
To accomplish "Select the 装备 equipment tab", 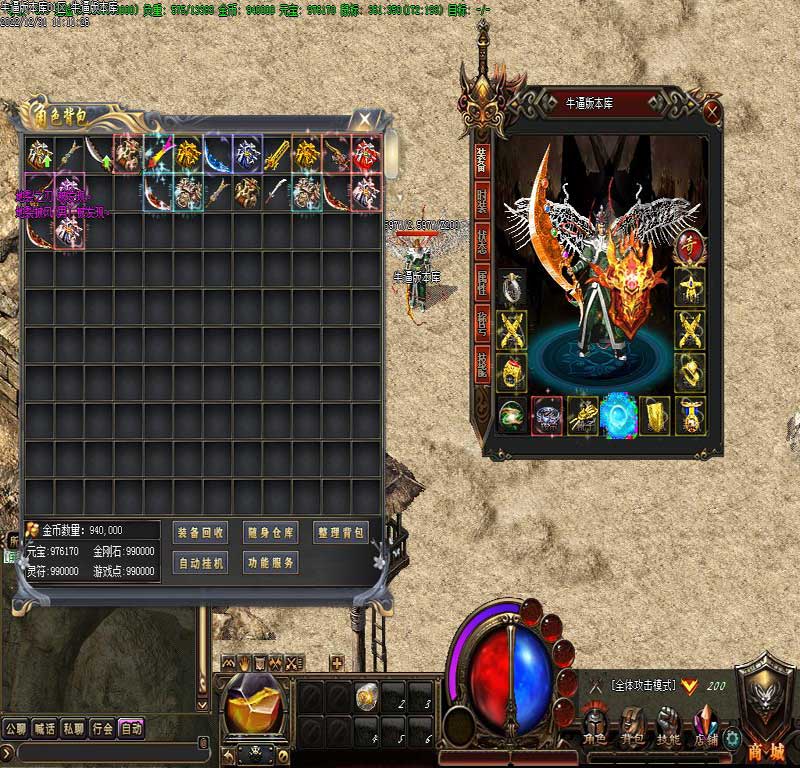I will (482, 156).
